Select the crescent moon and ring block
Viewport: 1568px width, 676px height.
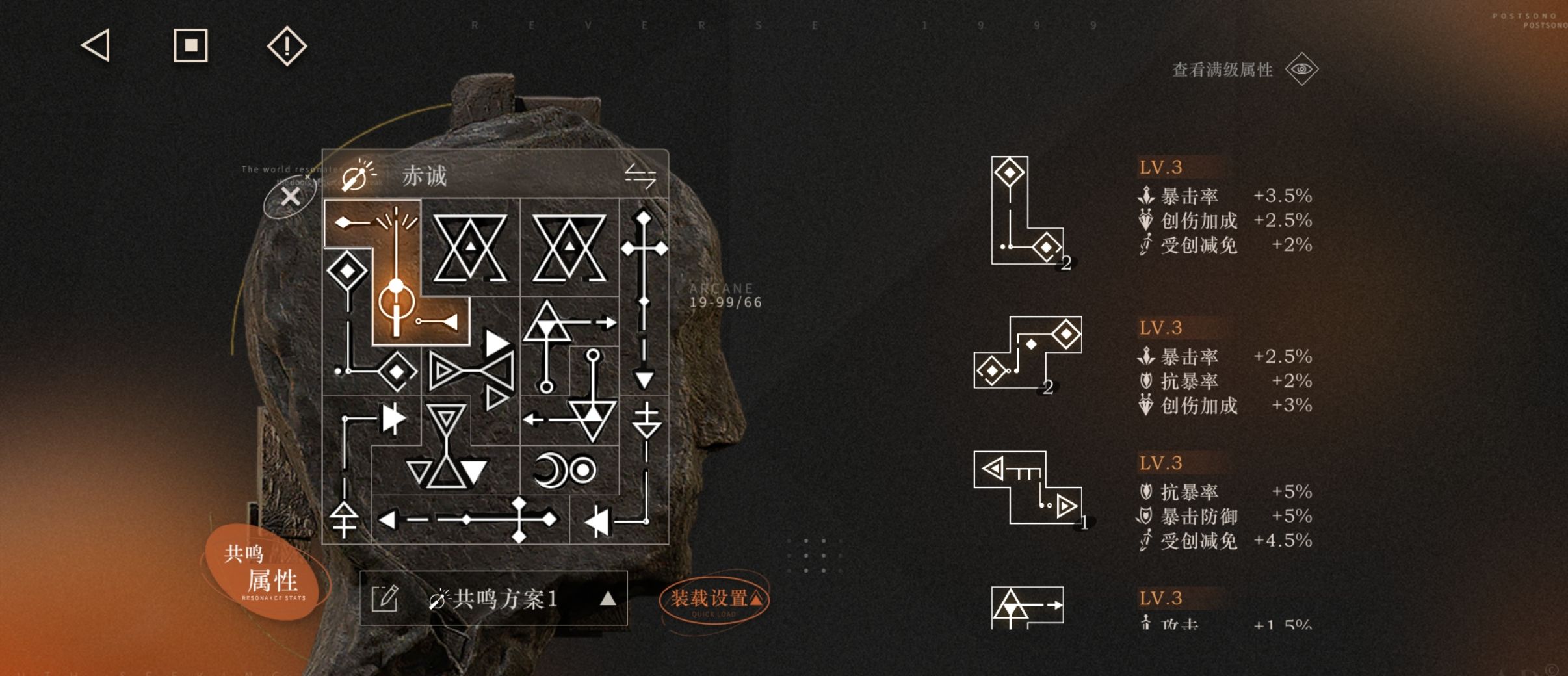tap(564, 469)
